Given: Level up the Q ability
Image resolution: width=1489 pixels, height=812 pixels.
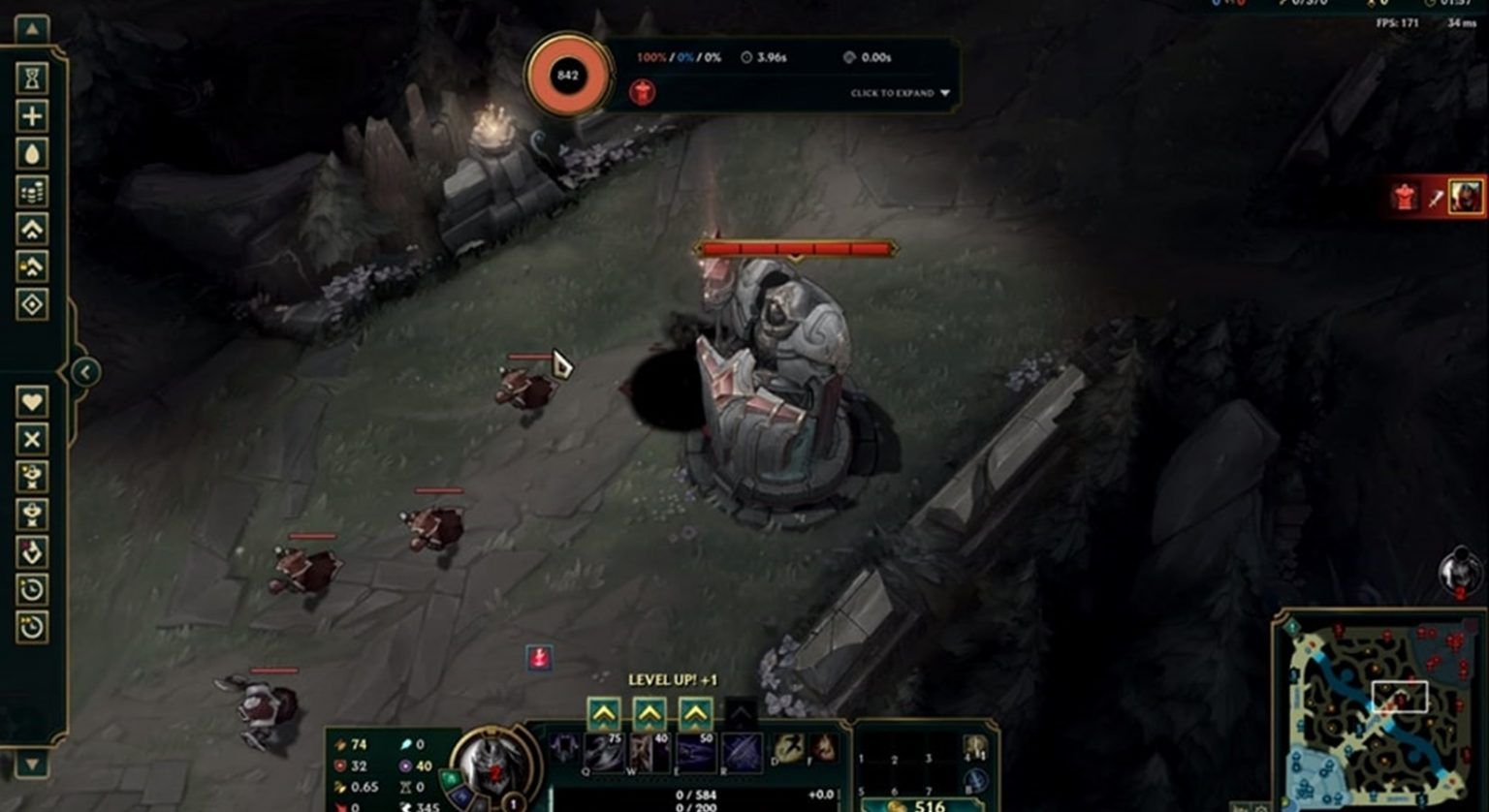Looking at the screenshot, I should 604,715.
